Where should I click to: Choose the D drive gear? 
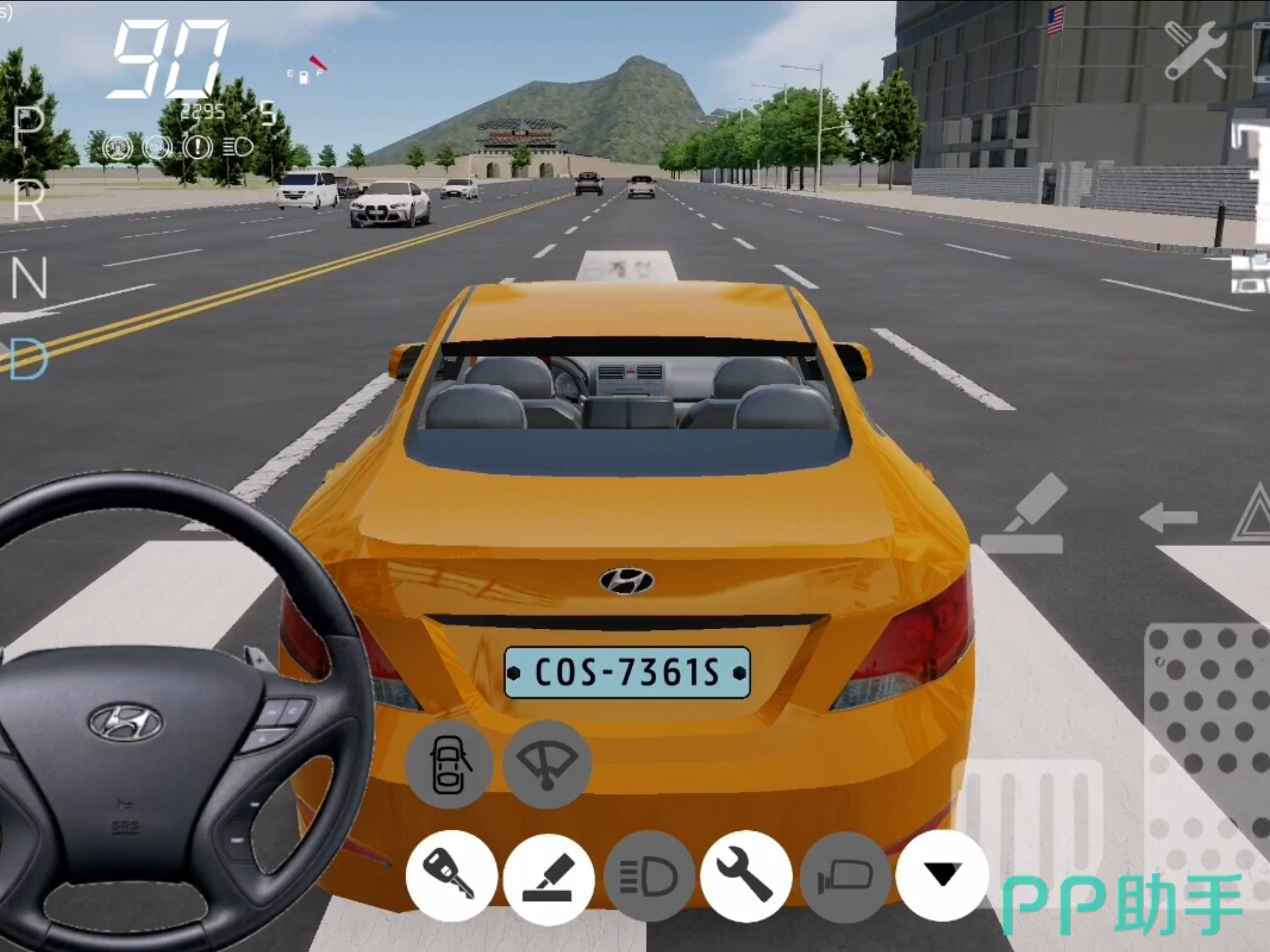(28, 360)
